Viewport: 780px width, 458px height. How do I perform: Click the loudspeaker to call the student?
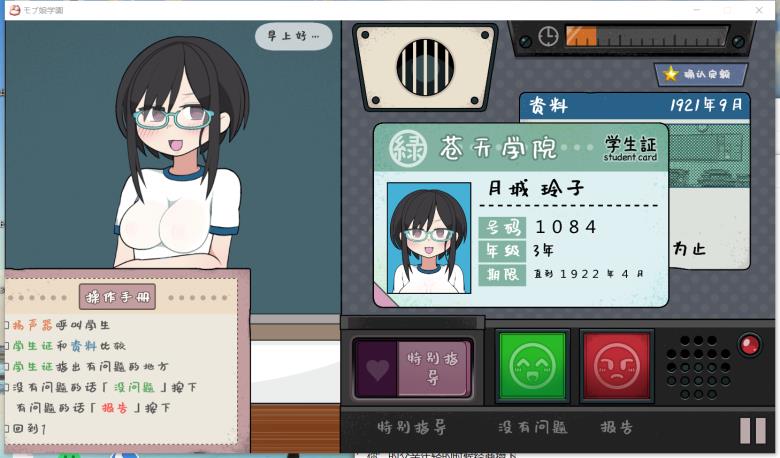click(425, 67)
